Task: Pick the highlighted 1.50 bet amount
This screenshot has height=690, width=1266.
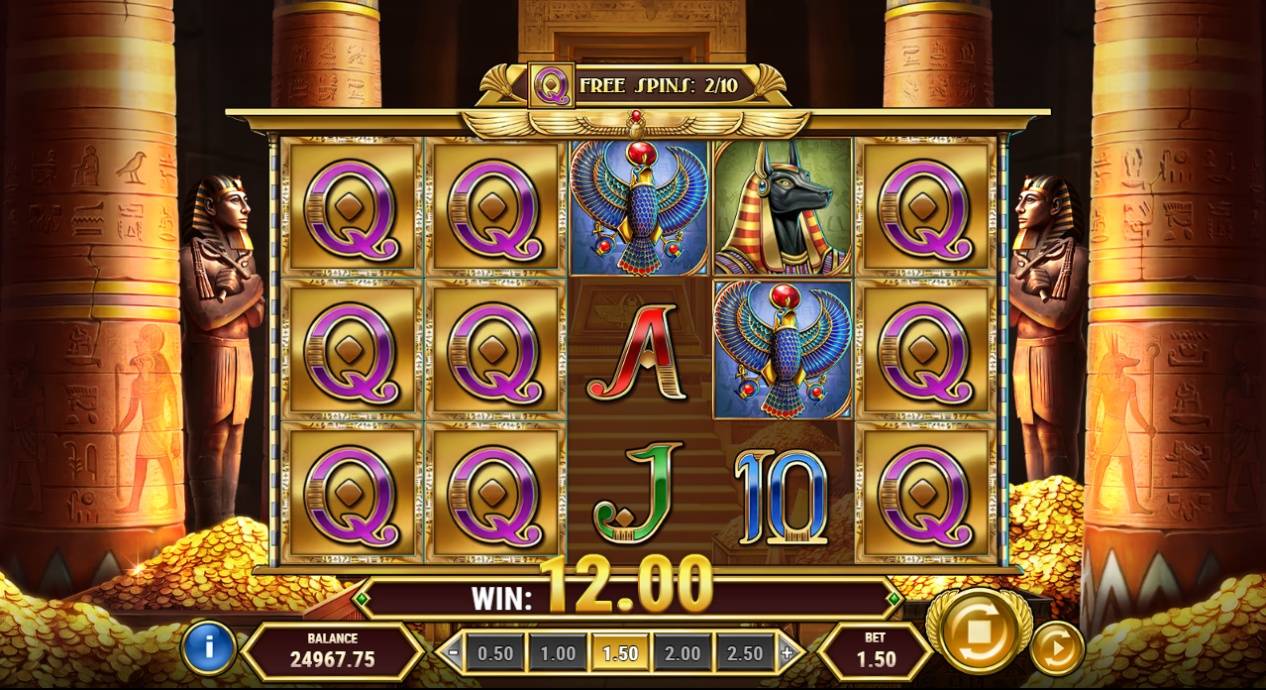Action: [620, 654]
